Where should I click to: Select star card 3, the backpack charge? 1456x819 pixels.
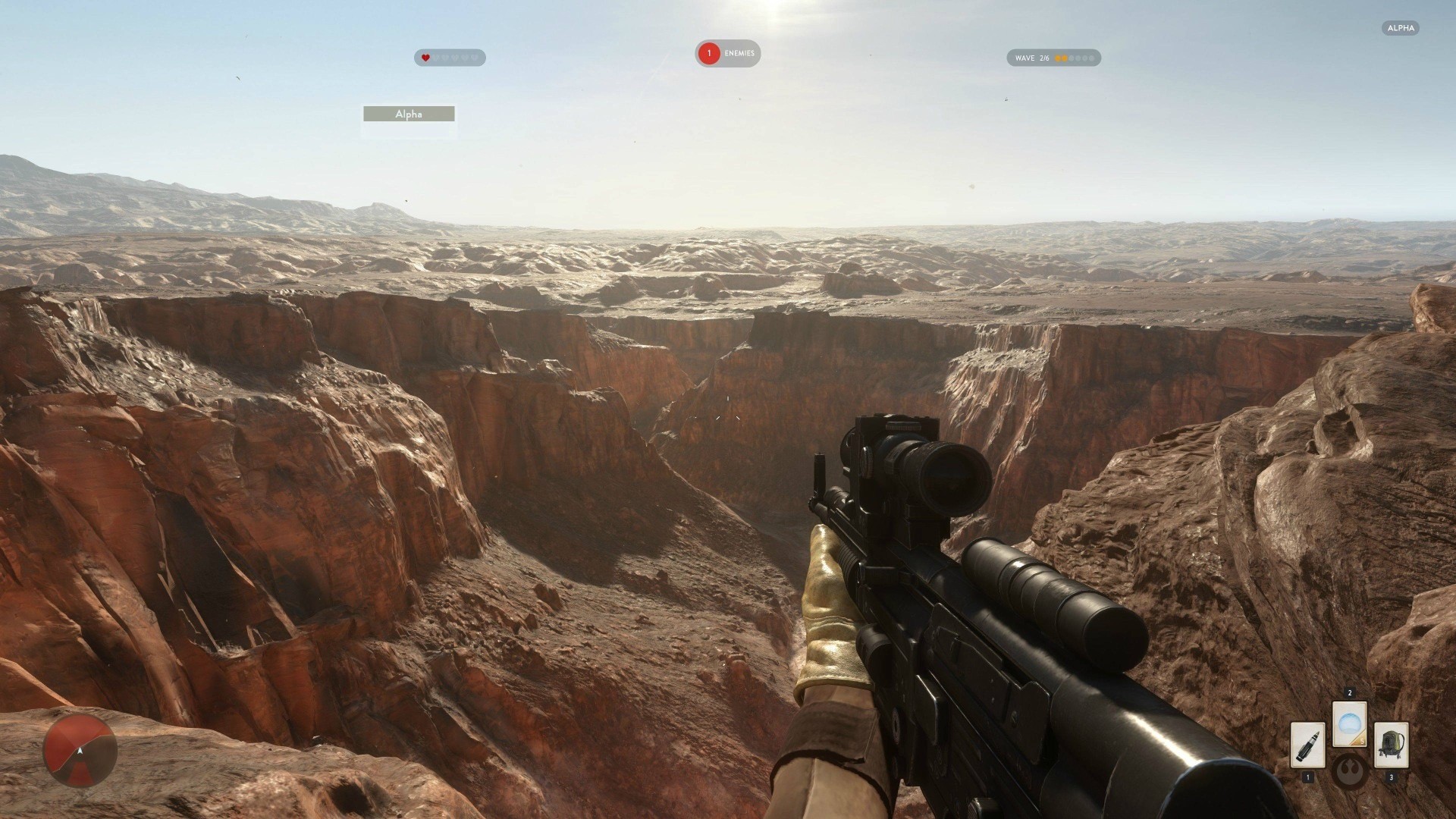click(x=1392, y=745)
